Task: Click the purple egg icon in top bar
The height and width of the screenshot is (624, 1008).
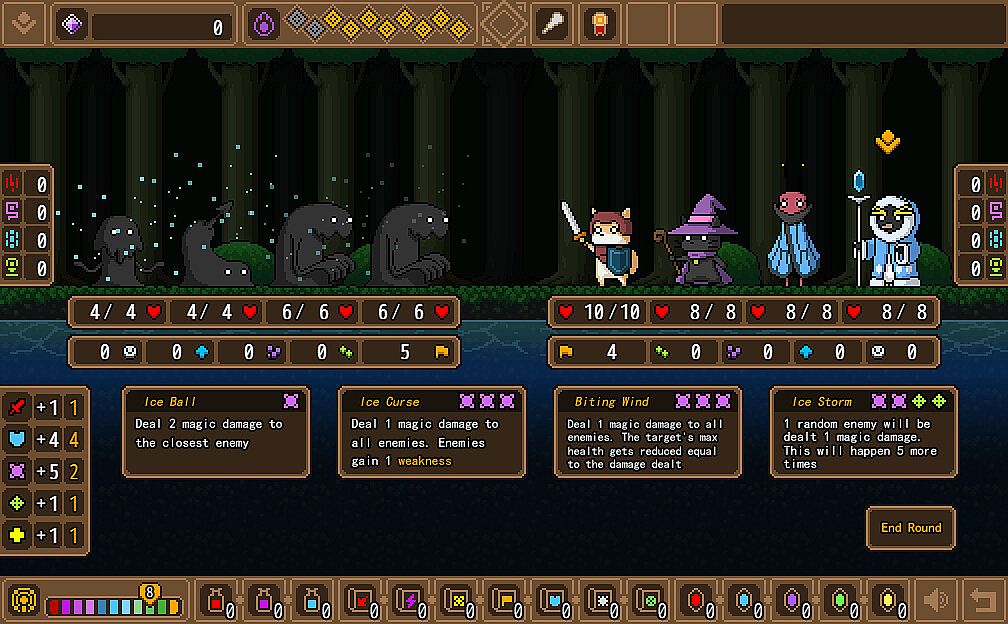Action: click(264, 24)
